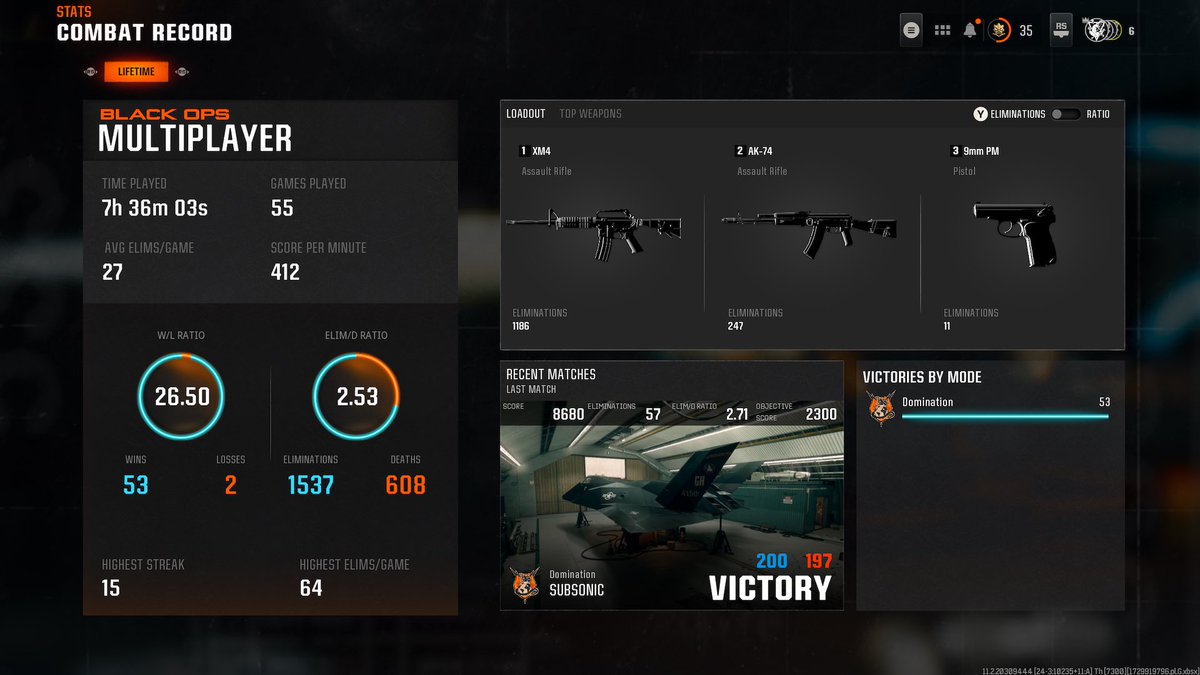Toggle the Eliminations/Ratio switch
The width and height of the screenshot is (1200, 675).
coord(1065,114)
